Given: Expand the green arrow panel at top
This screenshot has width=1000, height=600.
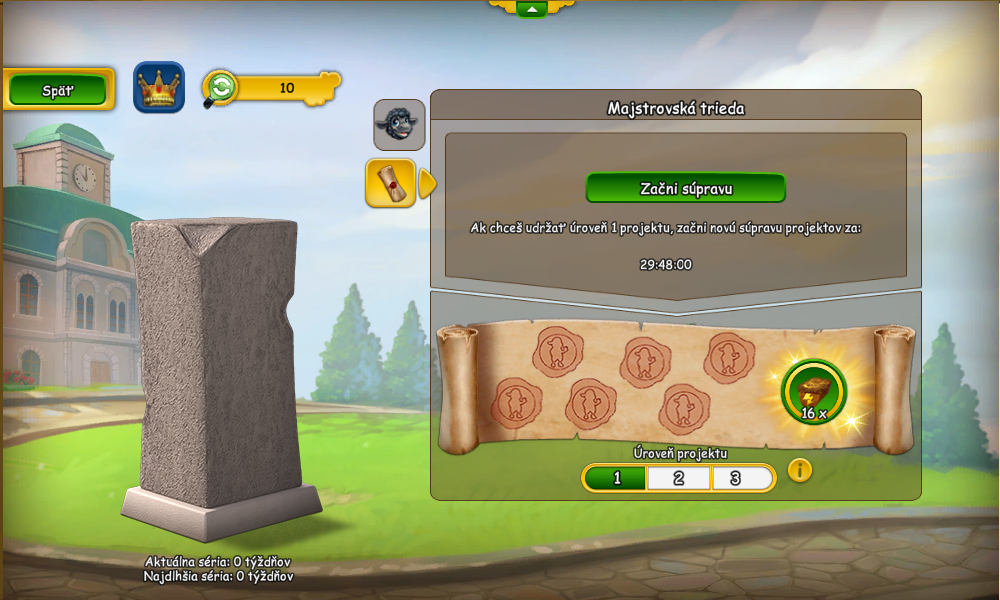Looking at the screenshot, I should (x=531, y=9).
